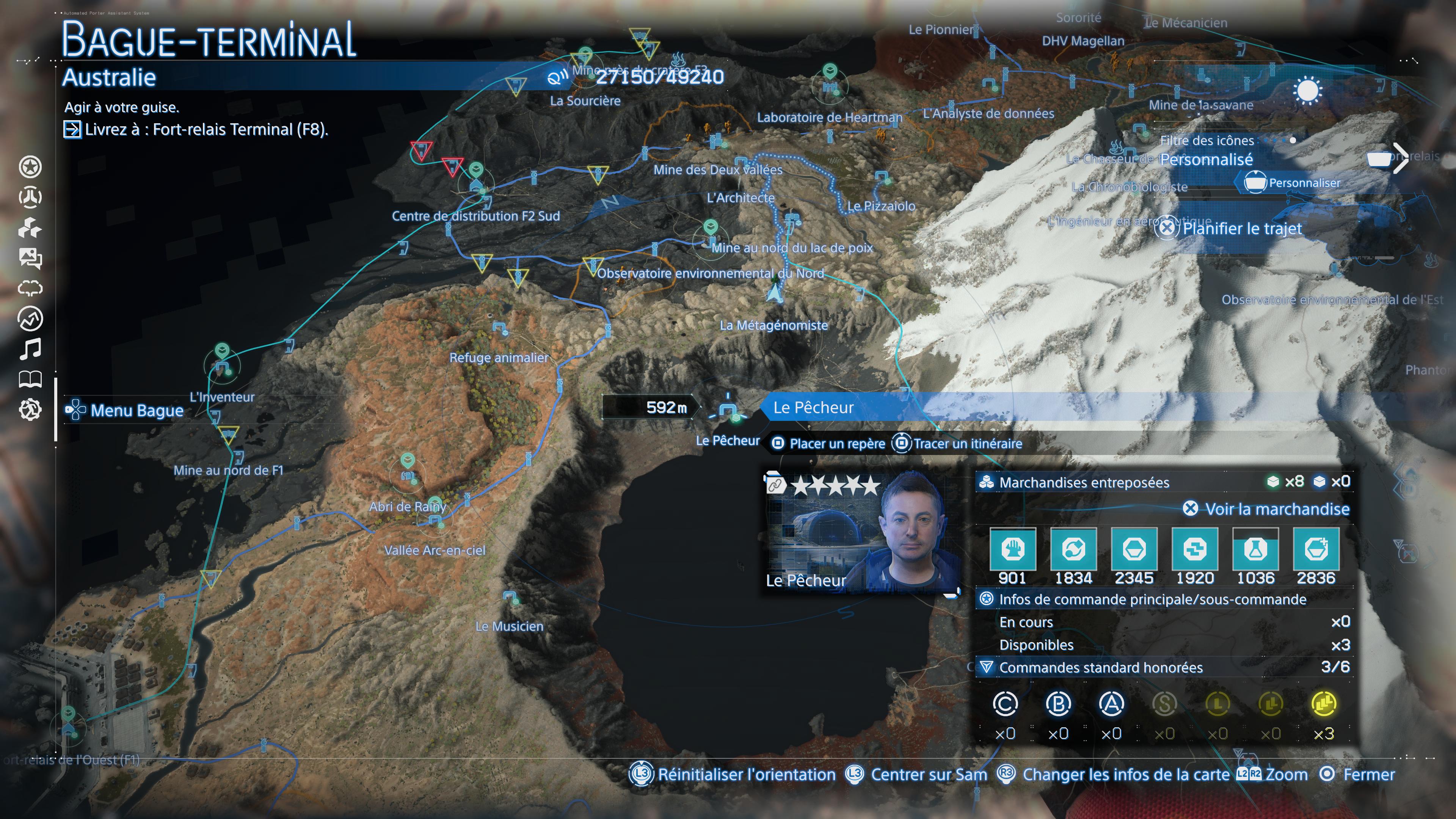The height and width of the screenshot is (819, 1456).
Task: Select the compass tracker icon in the sidebar
Action: (x=31, y=318)
